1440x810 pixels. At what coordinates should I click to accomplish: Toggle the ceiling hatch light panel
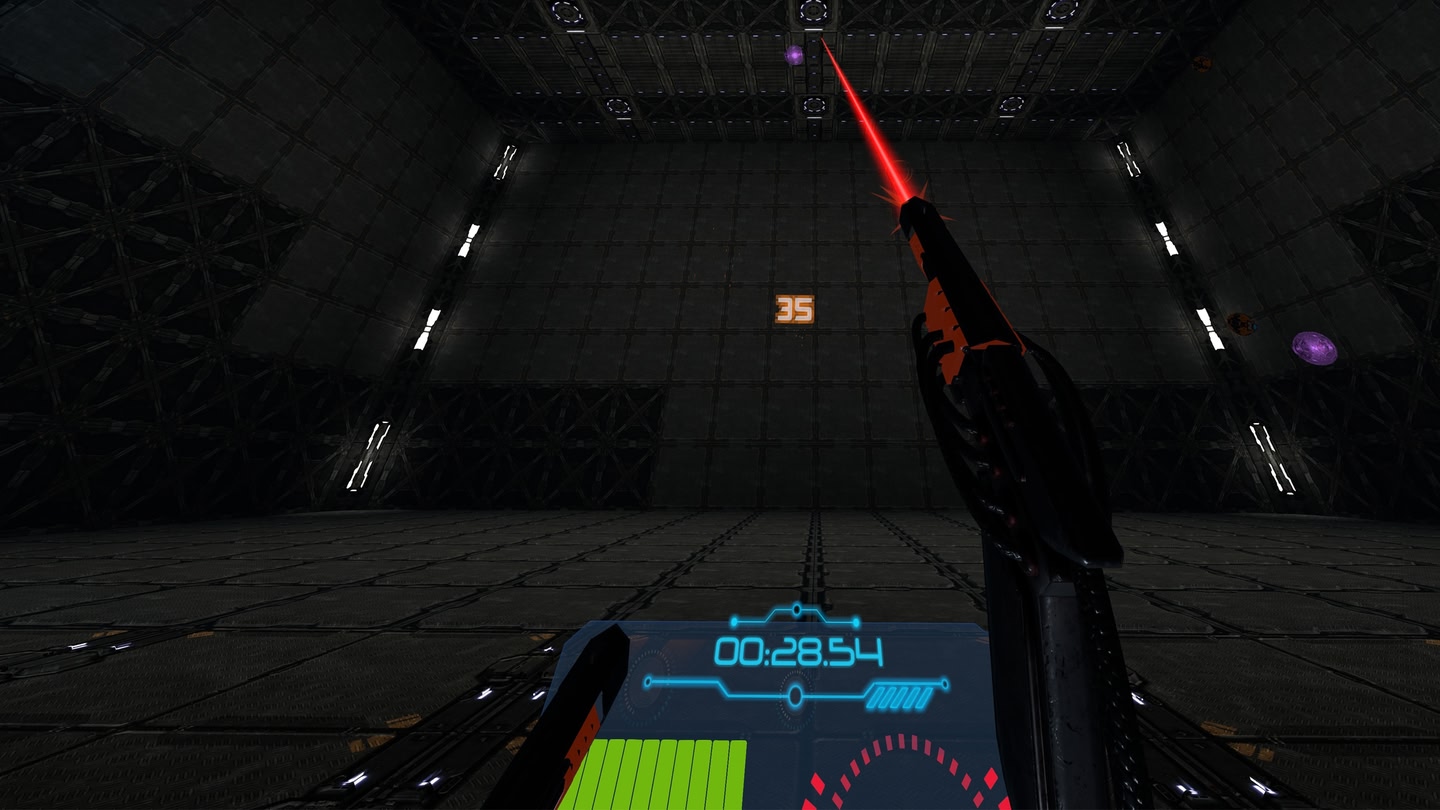pyautogui.click(x=815, y=12)
